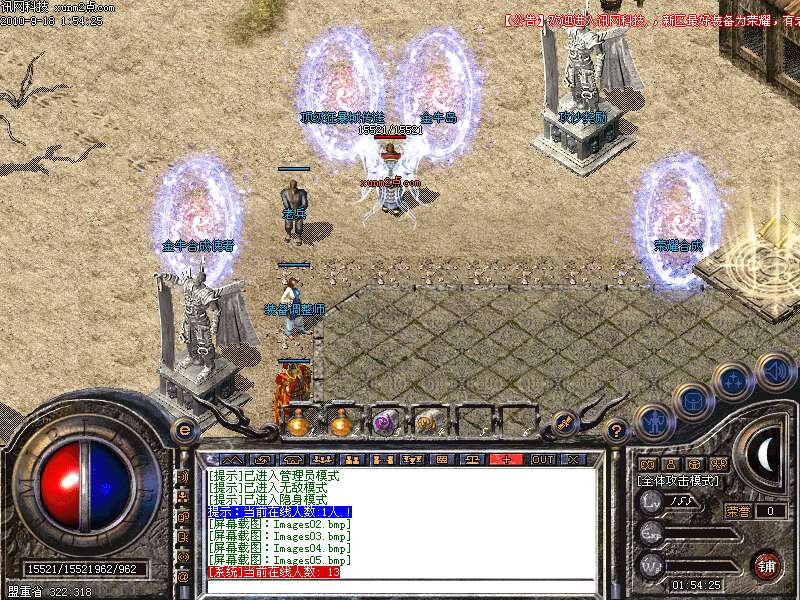Click the round 'e' button
Viewport: 800px width, 600px height.
point(184,430)
